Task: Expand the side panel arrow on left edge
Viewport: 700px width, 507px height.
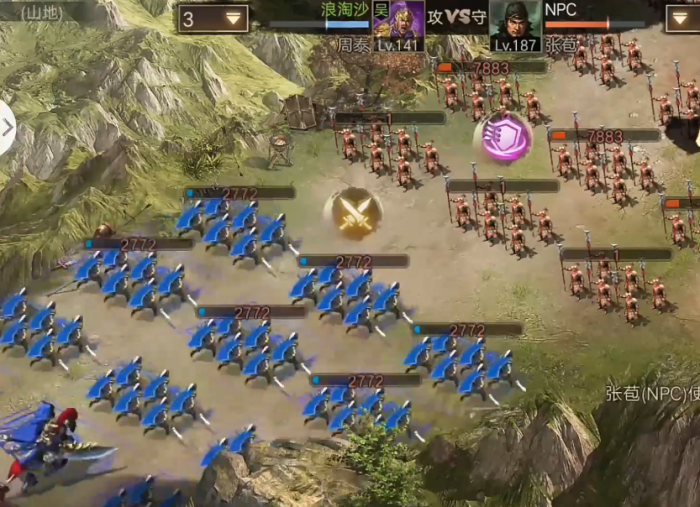Action: coord(7,127)
